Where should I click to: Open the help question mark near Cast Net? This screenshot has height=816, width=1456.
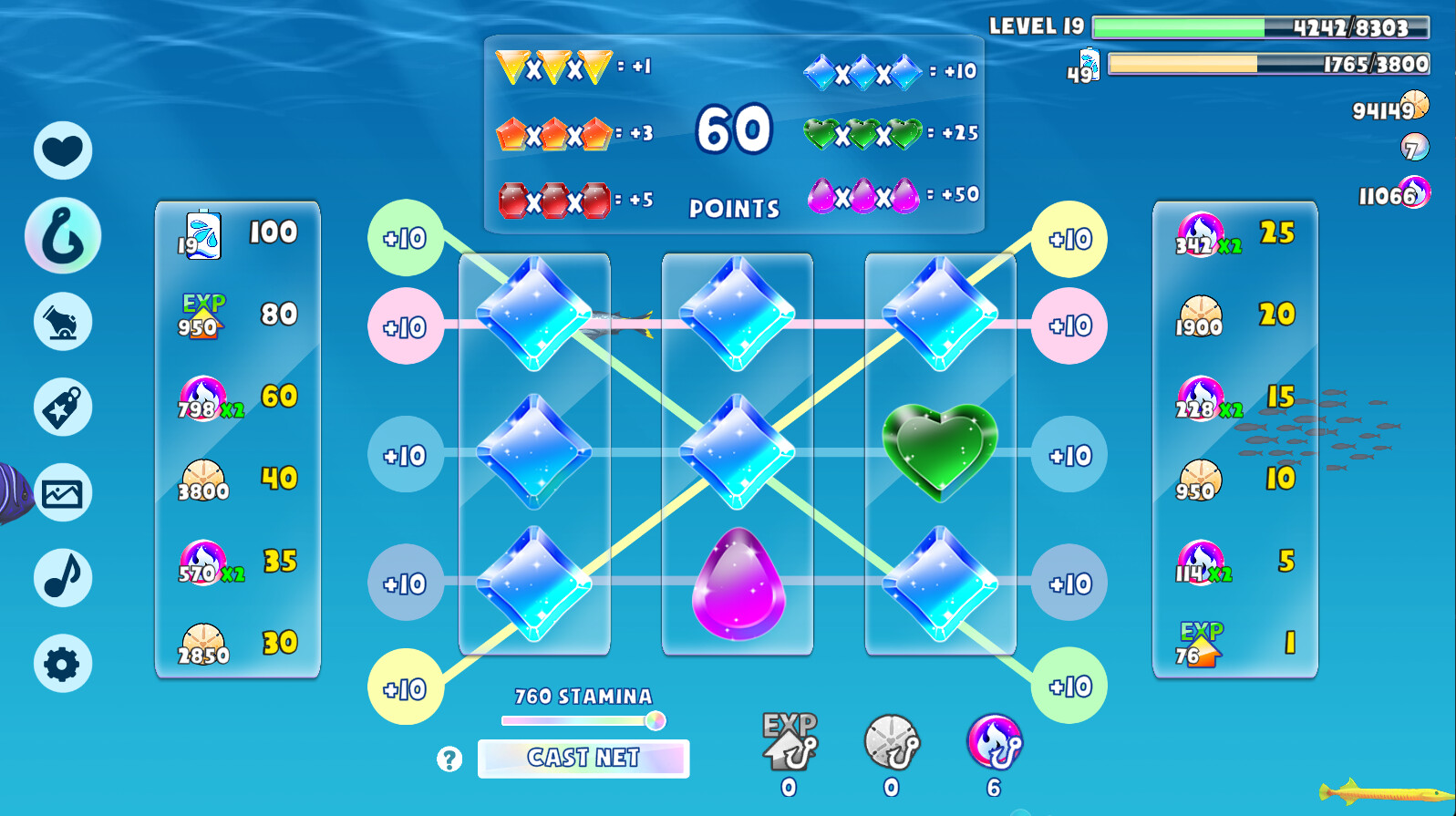click(450, 758)
